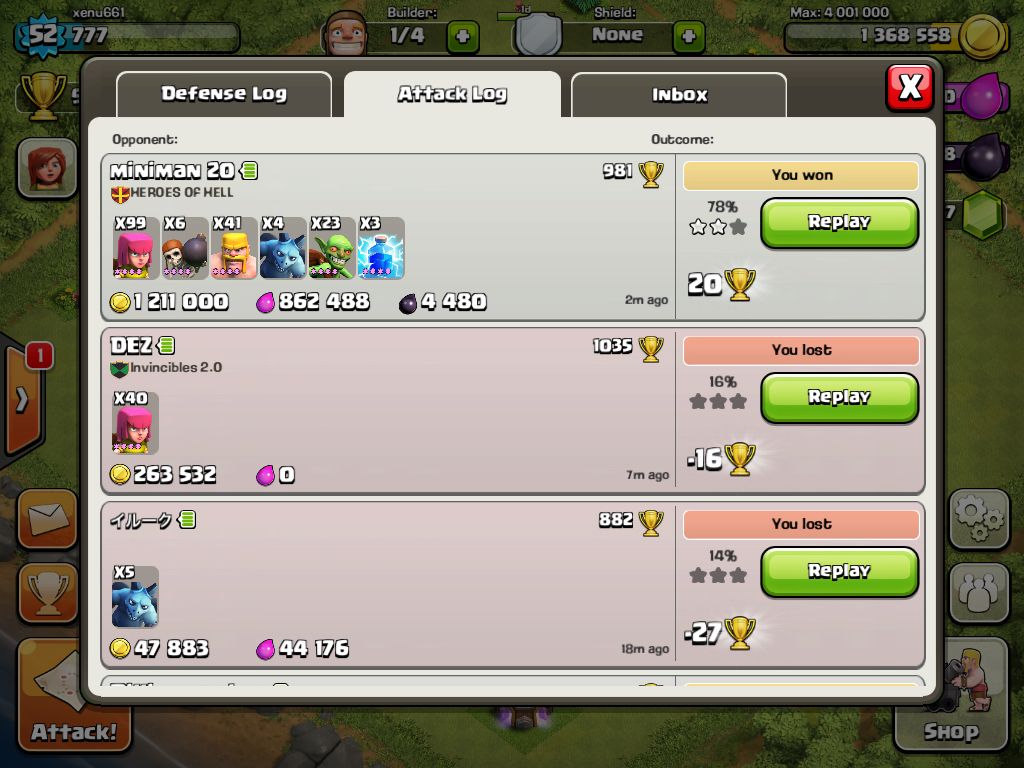Screen dimensions: 1024x768
Task: Open the Inbox tab
Action: [x=679, y=95]
